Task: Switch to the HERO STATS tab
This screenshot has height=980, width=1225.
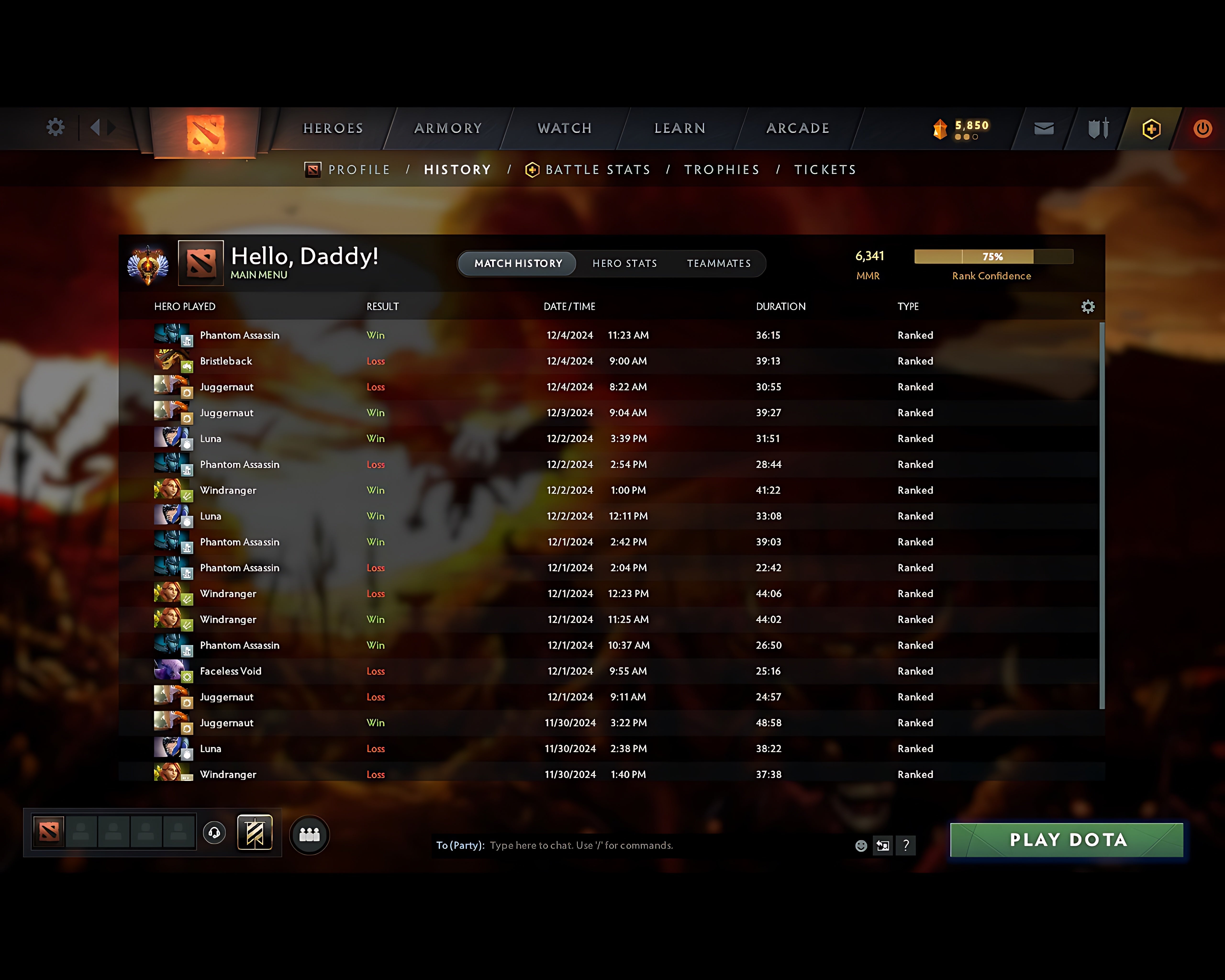Action: pyautogui.click(x=624, y=263)
